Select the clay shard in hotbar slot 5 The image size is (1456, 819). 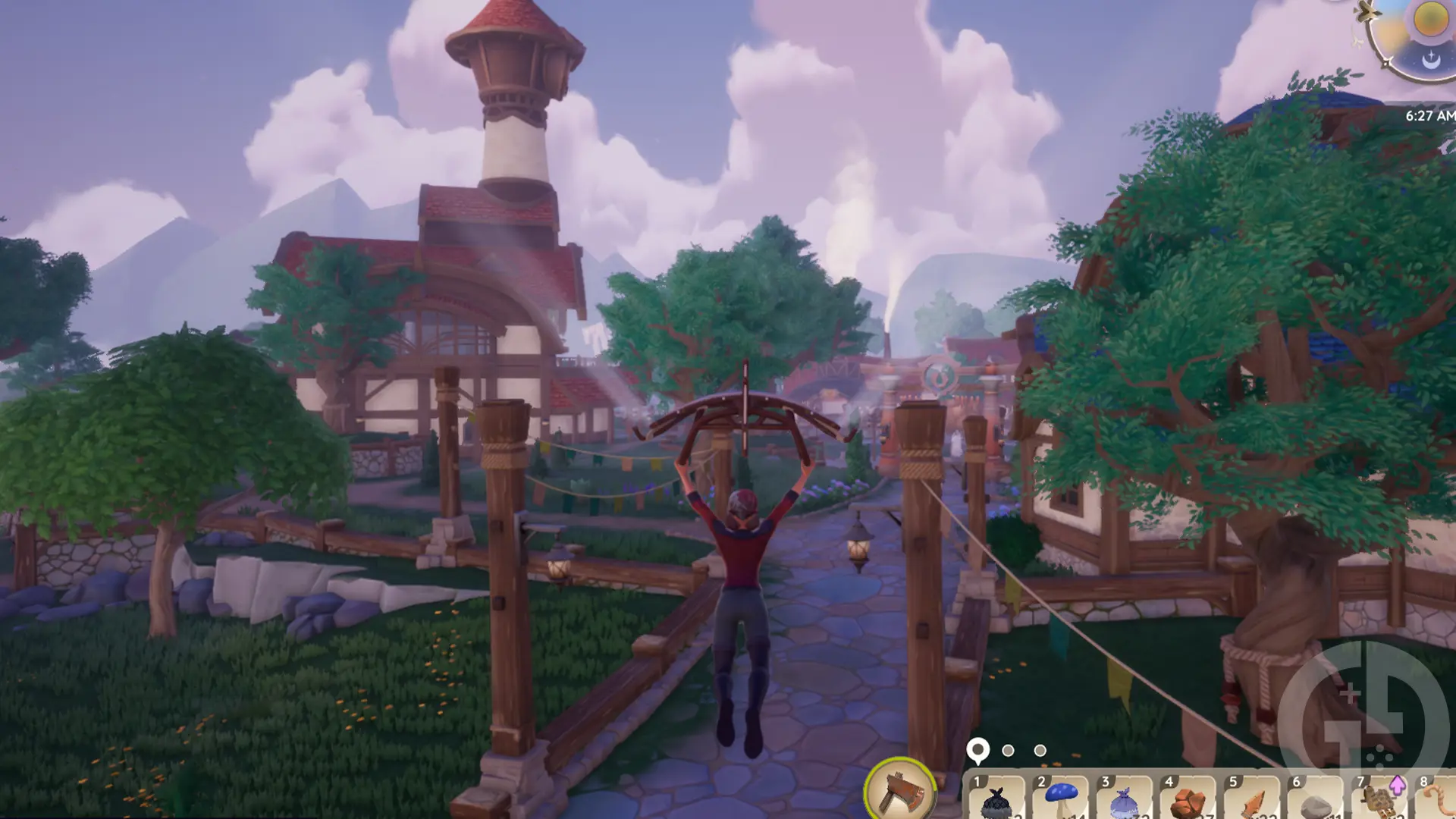(x=1254, y=802)
